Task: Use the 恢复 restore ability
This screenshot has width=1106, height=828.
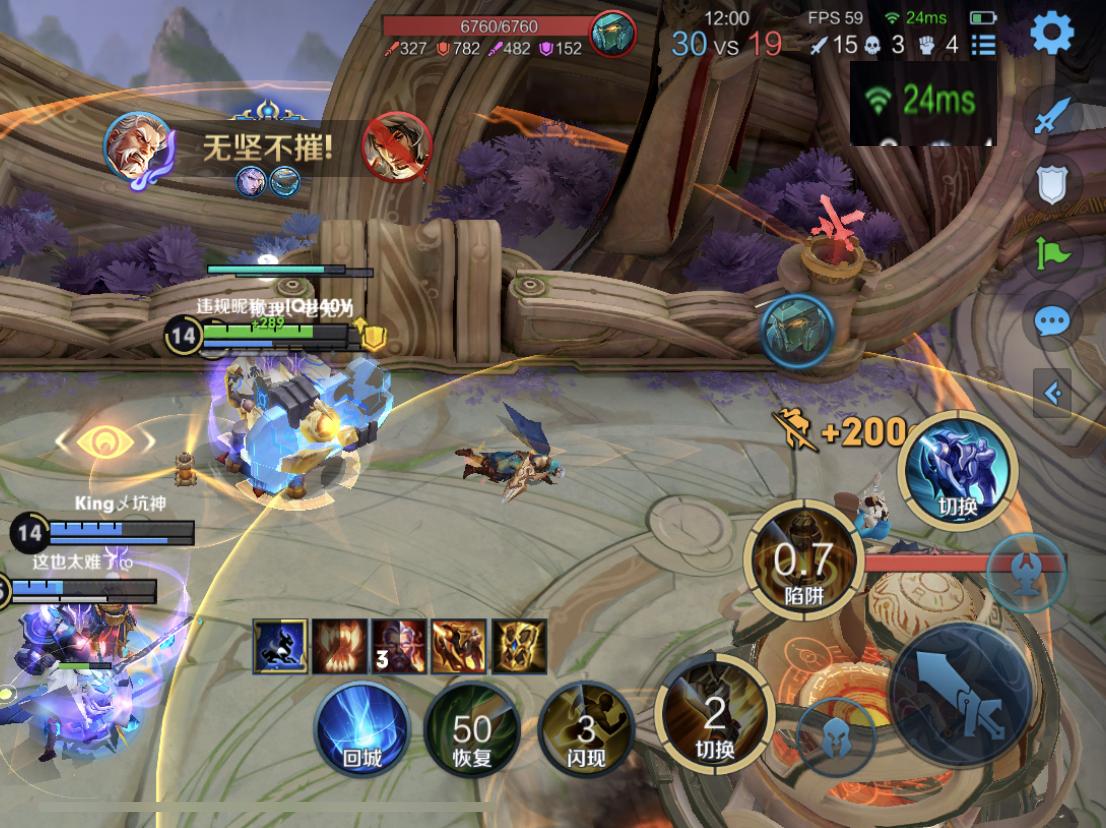Action: 472,729
